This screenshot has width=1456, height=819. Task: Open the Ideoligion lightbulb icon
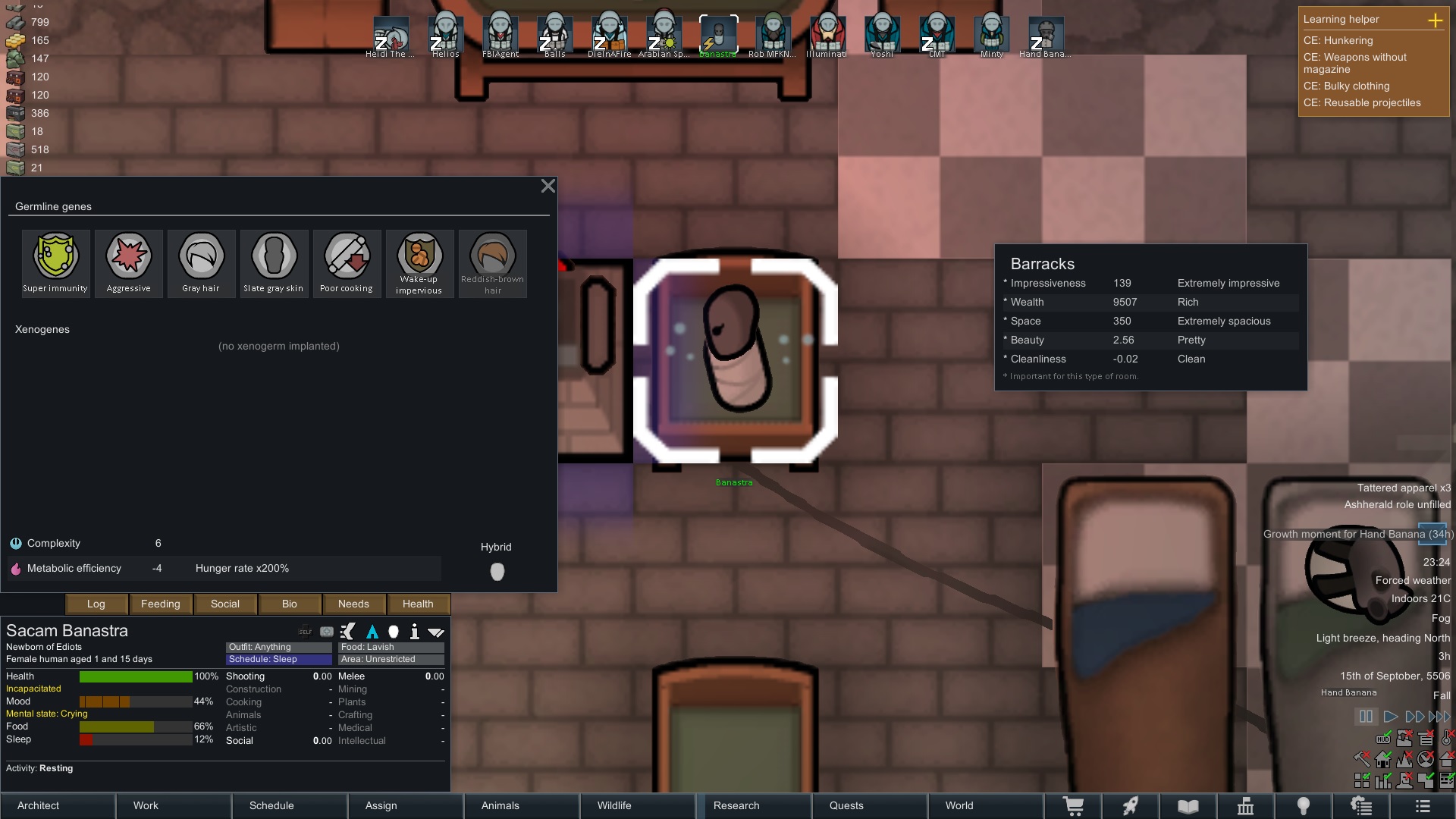tap(1304, 805)
